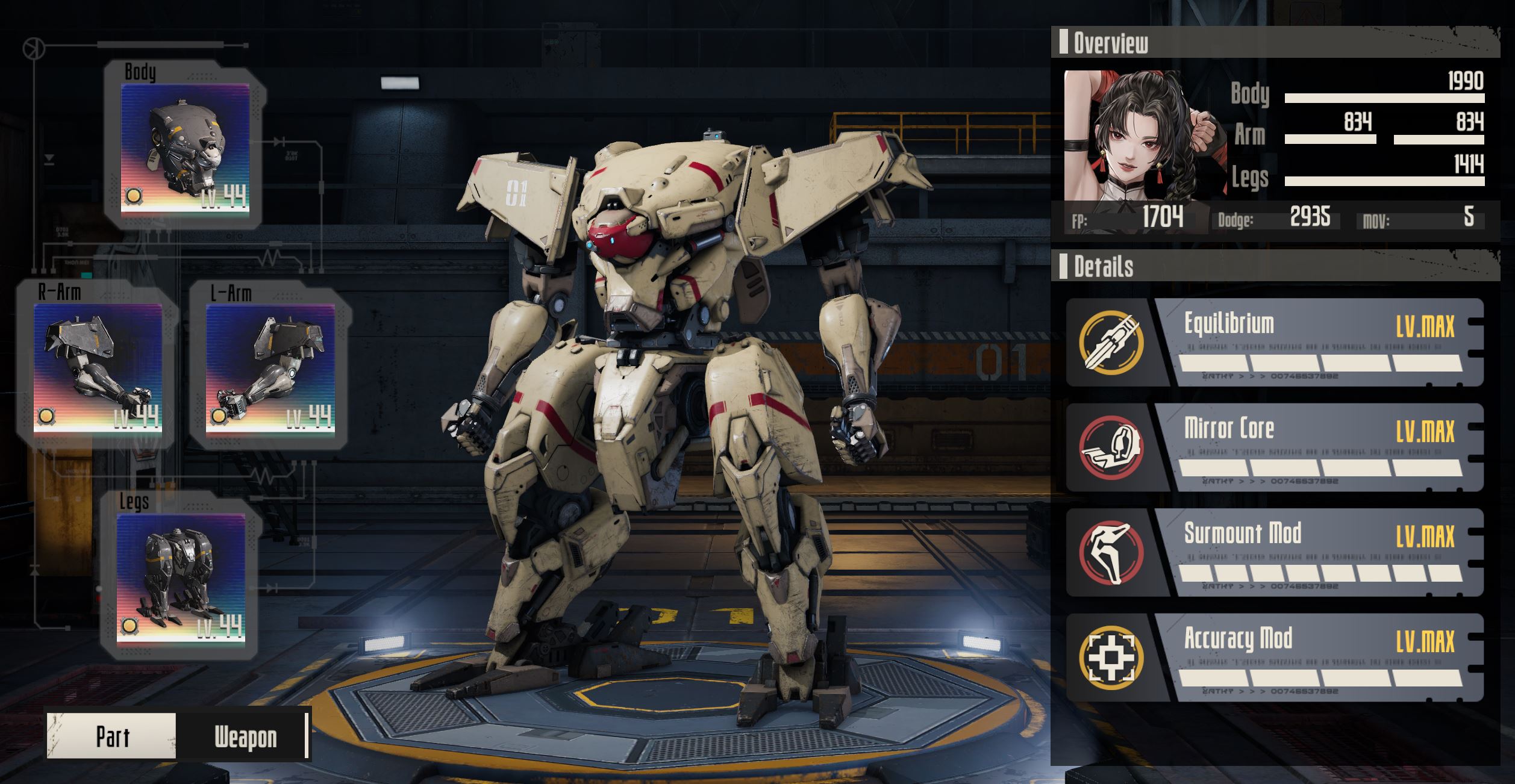Click the Equilibrium blade icon

coord(1111,343)
